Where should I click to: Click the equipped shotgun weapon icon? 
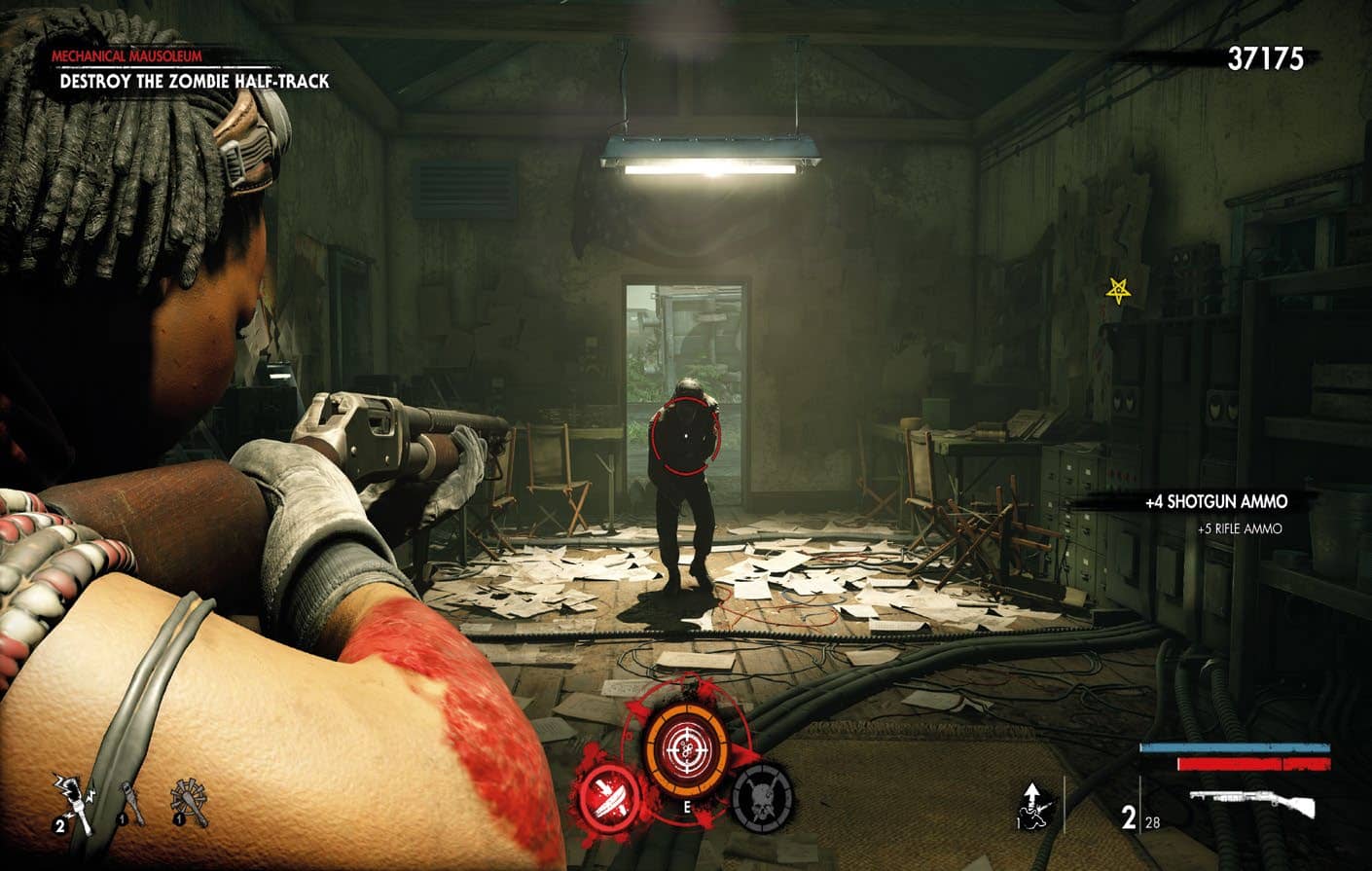[1251, 805]
